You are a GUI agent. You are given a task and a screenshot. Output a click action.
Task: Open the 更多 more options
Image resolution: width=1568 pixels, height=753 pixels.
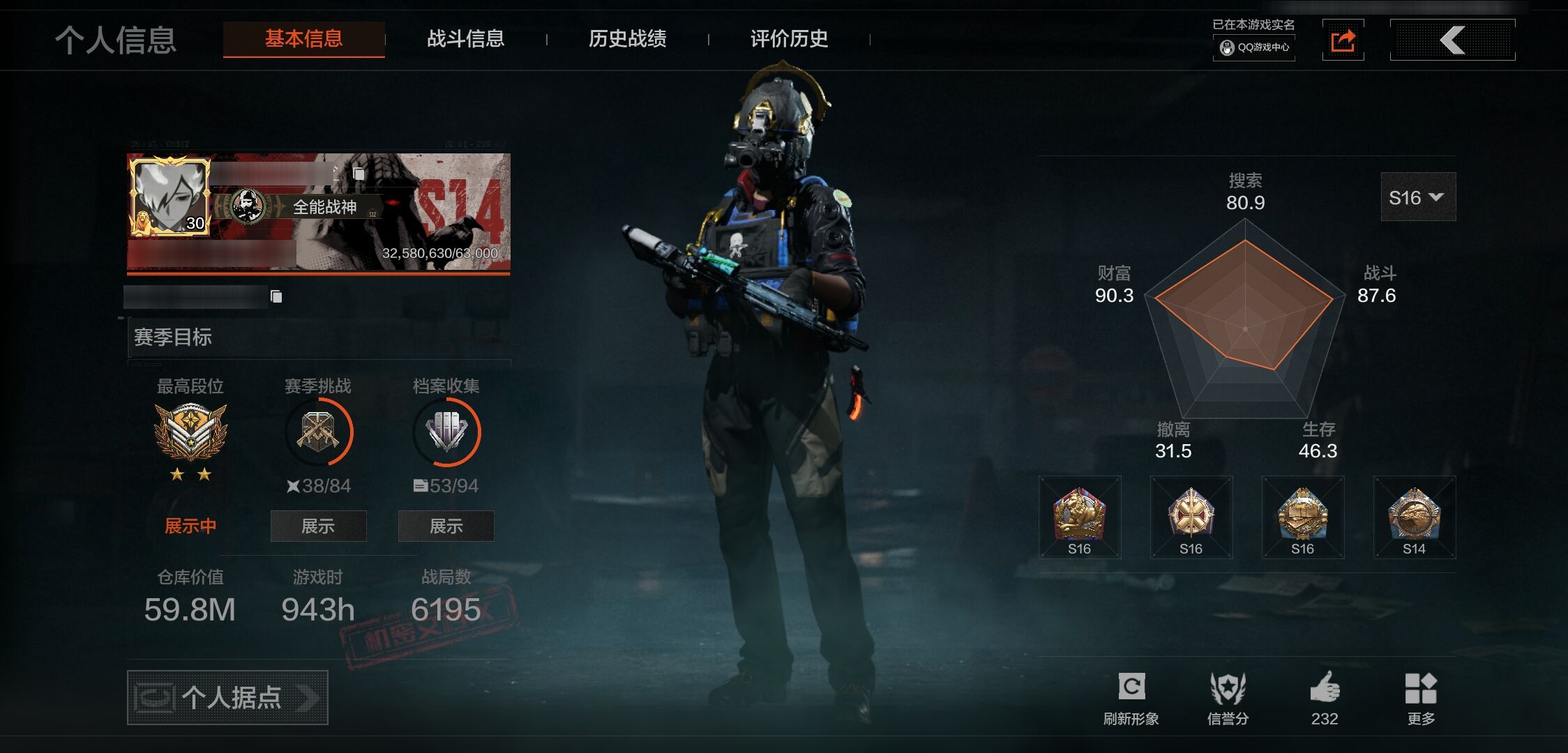[1421, 699]
